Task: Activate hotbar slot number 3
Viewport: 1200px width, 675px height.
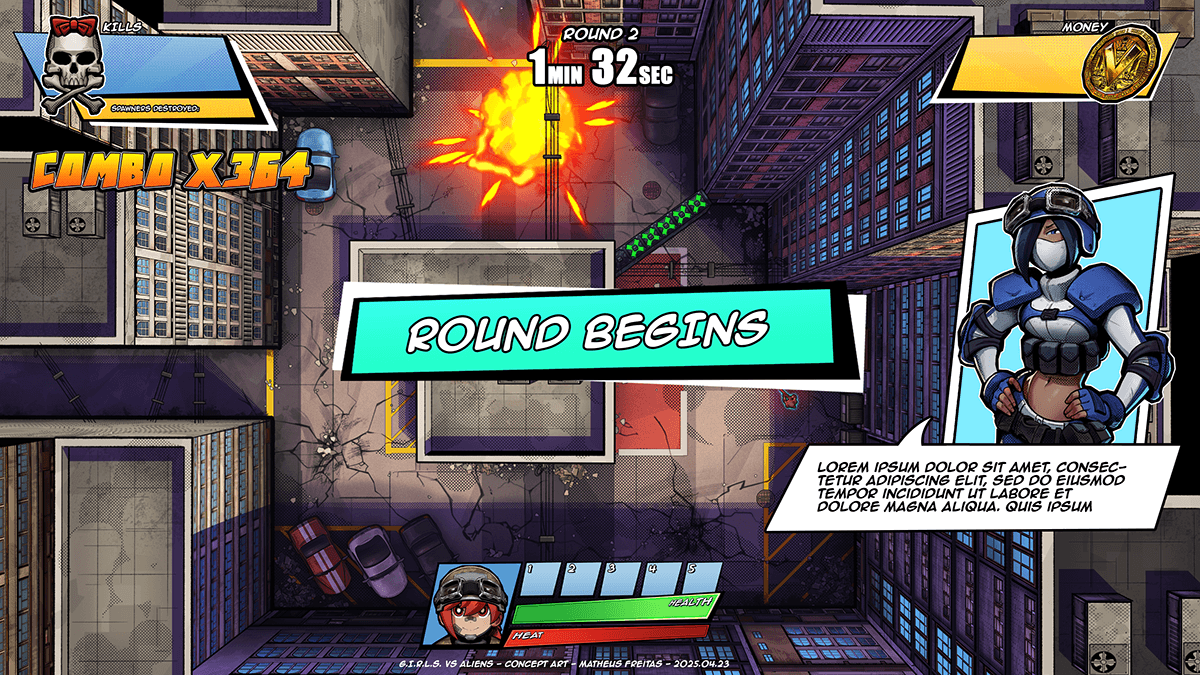Action: click(x=620, y=581)
